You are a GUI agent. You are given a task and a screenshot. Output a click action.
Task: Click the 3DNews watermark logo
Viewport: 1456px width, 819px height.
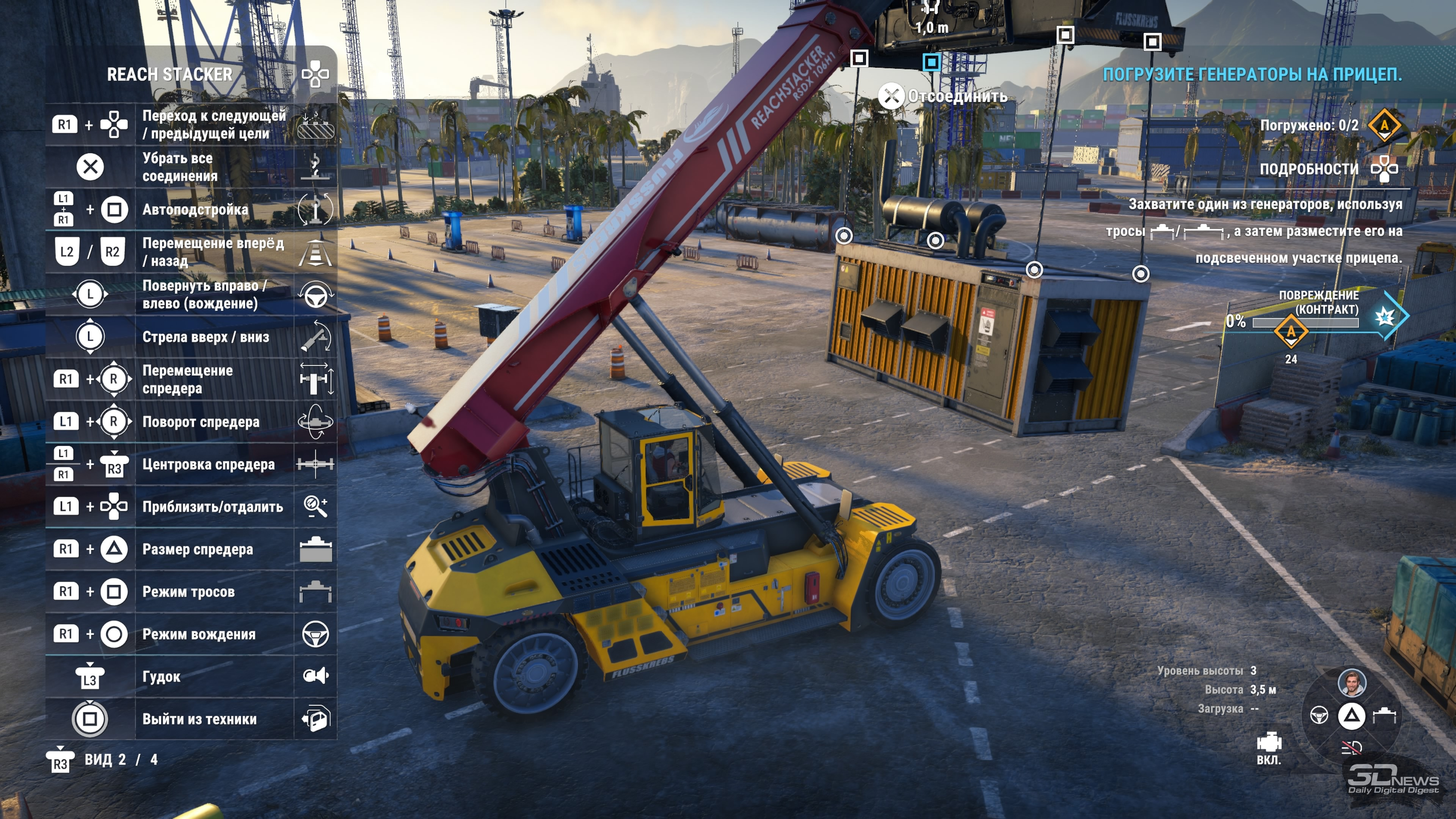pyautogui.click(x=1394, y=779)
